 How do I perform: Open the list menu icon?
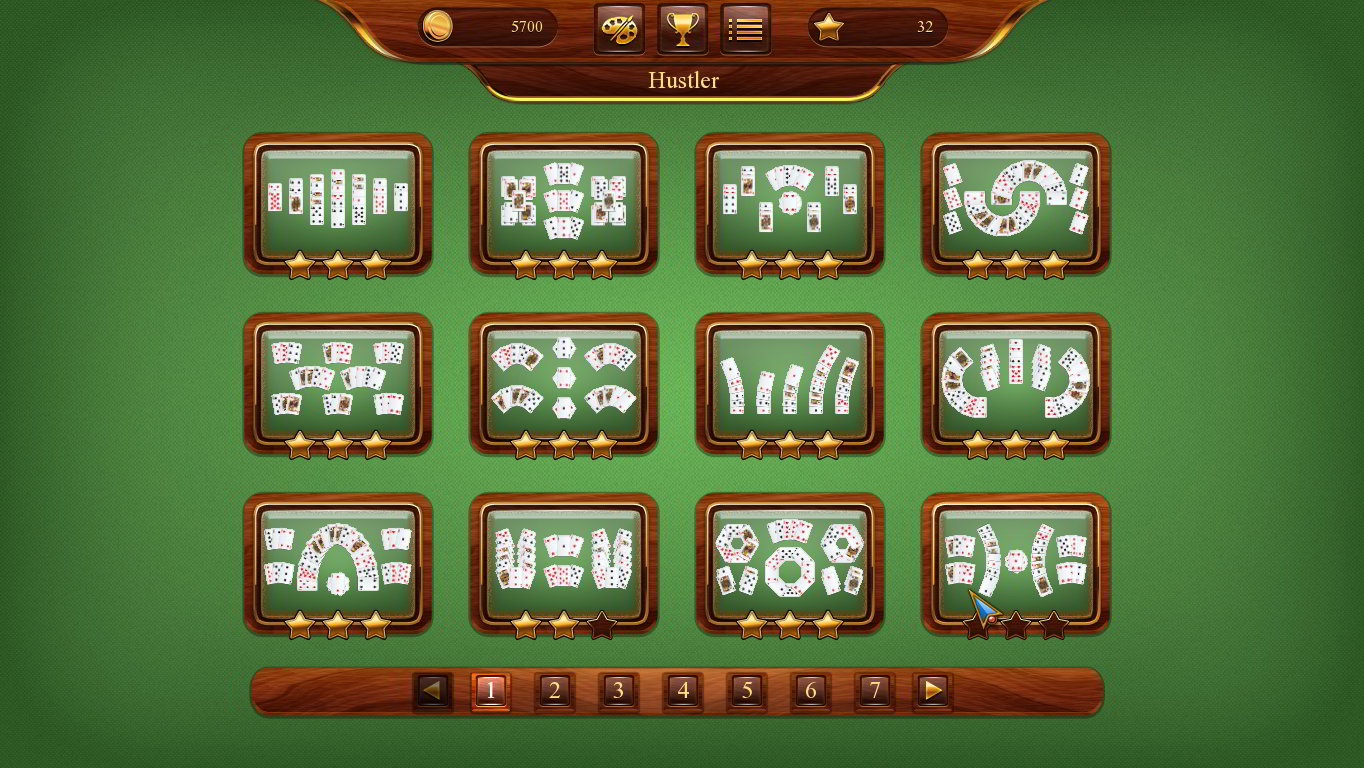[746, 28]
